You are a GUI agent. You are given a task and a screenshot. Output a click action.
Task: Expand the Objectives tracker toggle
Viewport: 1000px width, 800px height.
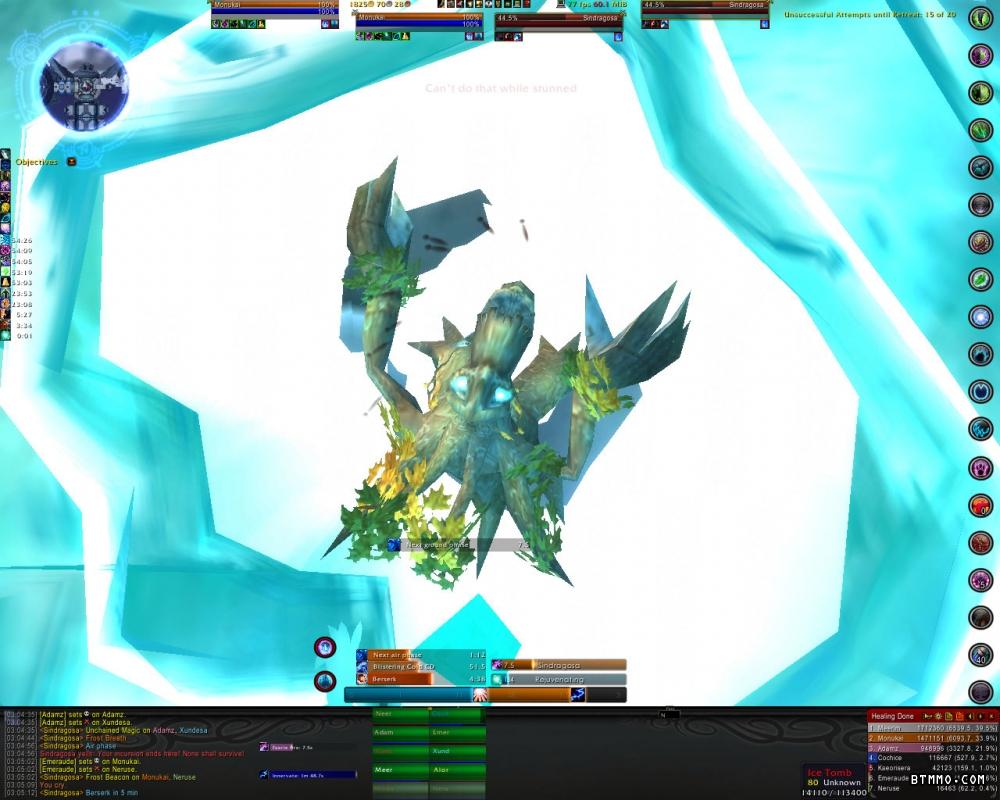point(72,161)
